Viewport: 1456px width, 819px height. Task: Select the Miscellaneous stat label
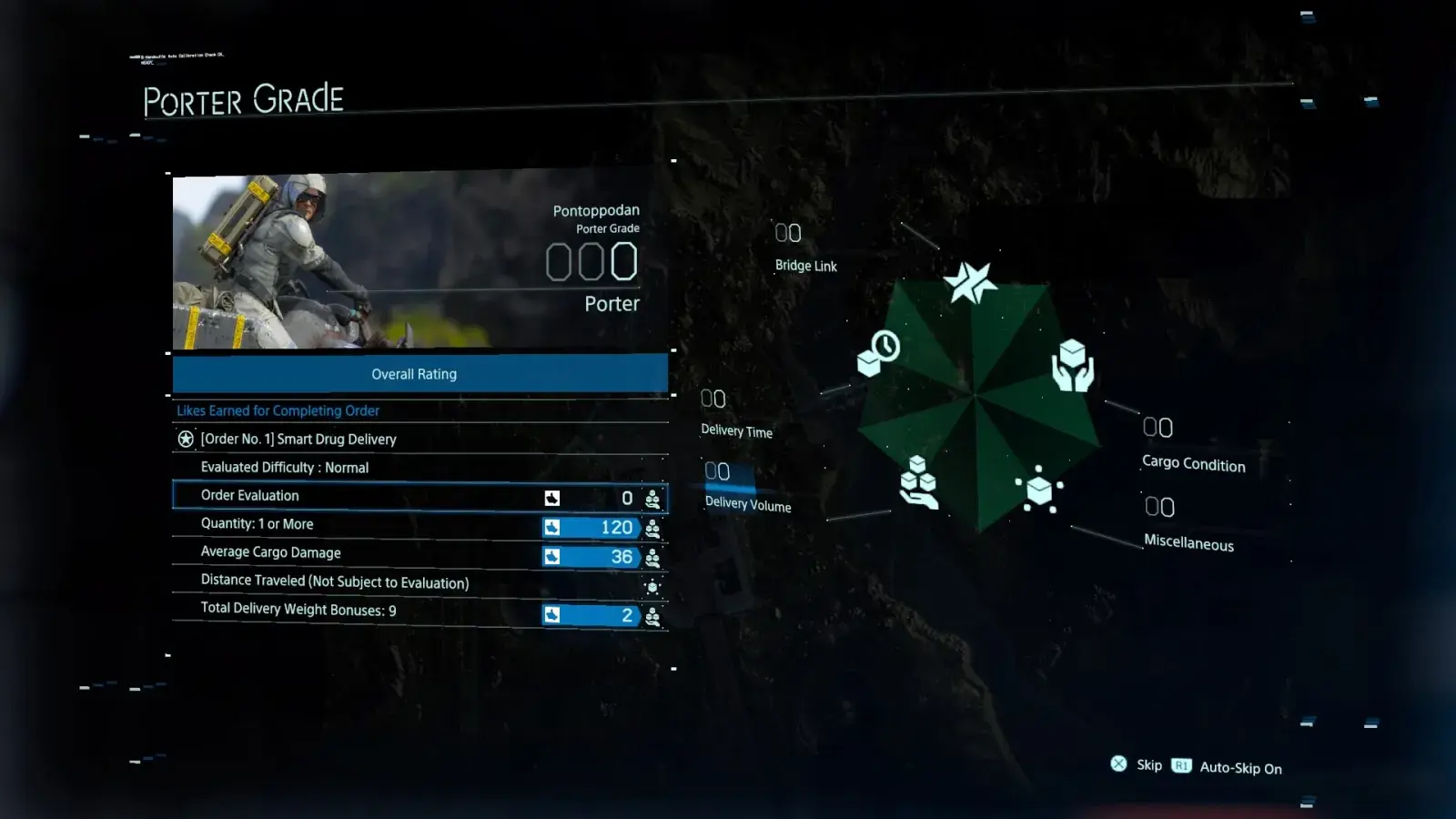coord(1188,542)
